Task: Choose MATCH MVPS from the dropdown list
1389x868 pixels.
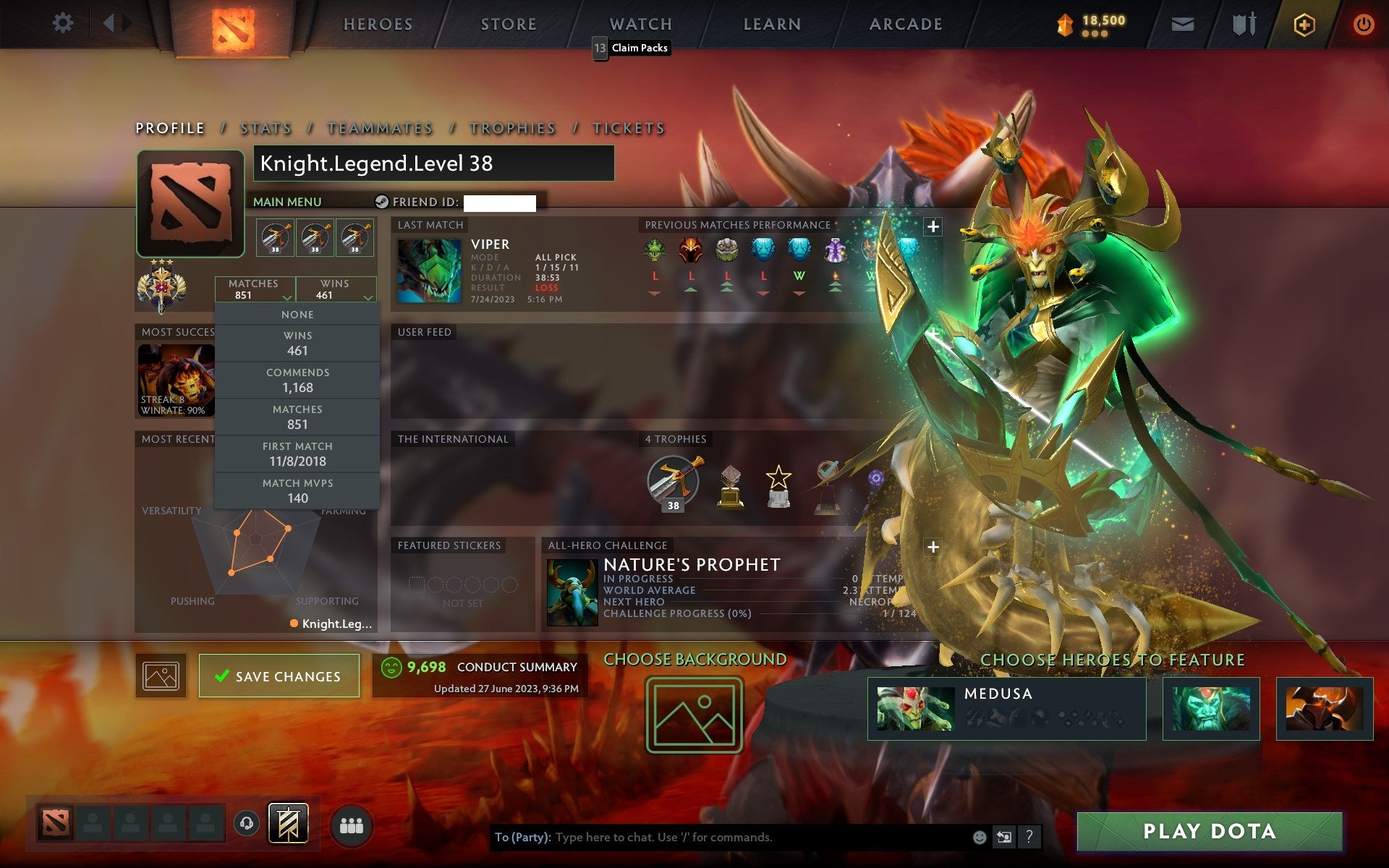Action: coord(298,490)
